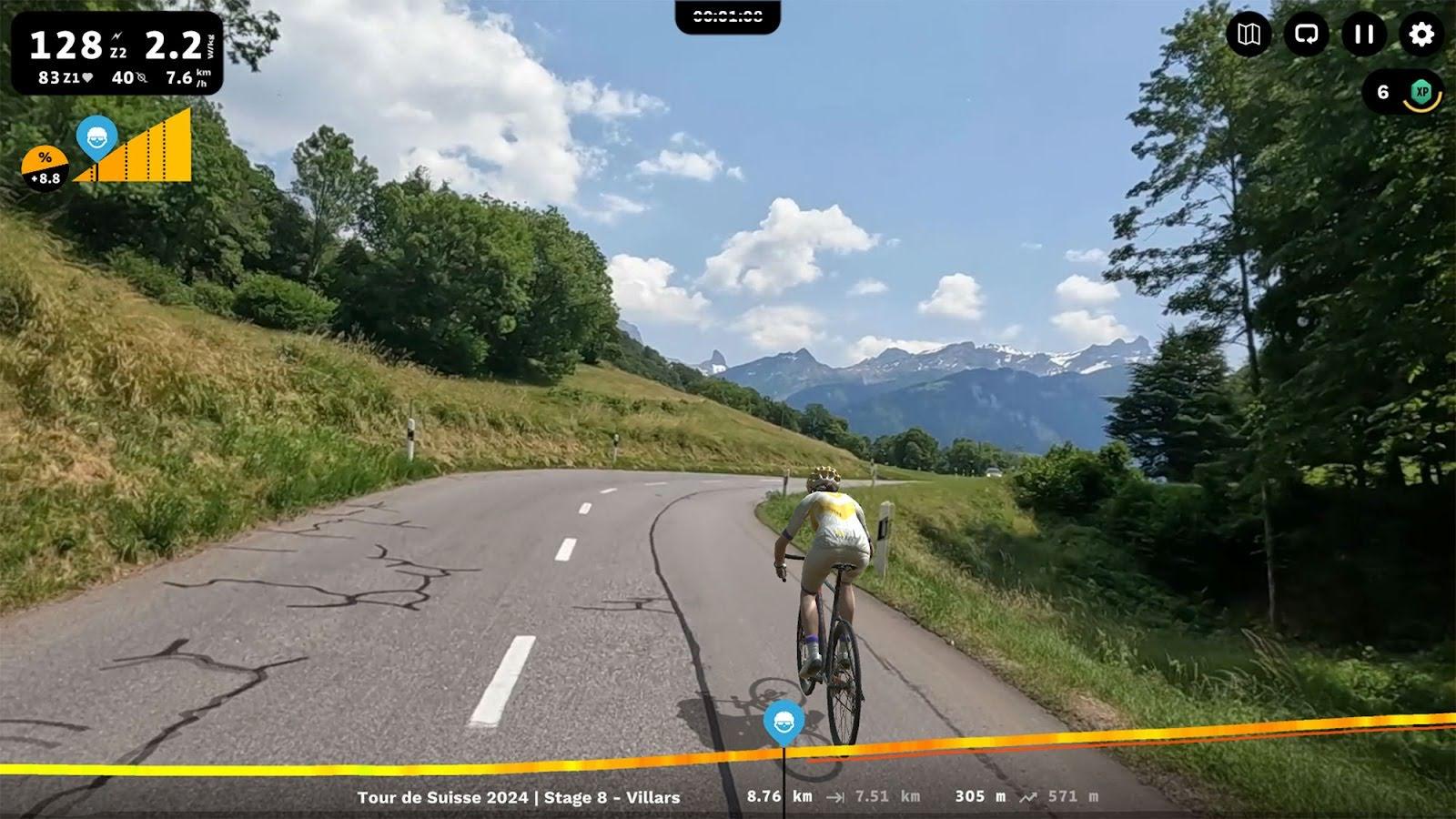Click the blue rider marker on route progress line

pyautogui.click(x=784, y=720)
